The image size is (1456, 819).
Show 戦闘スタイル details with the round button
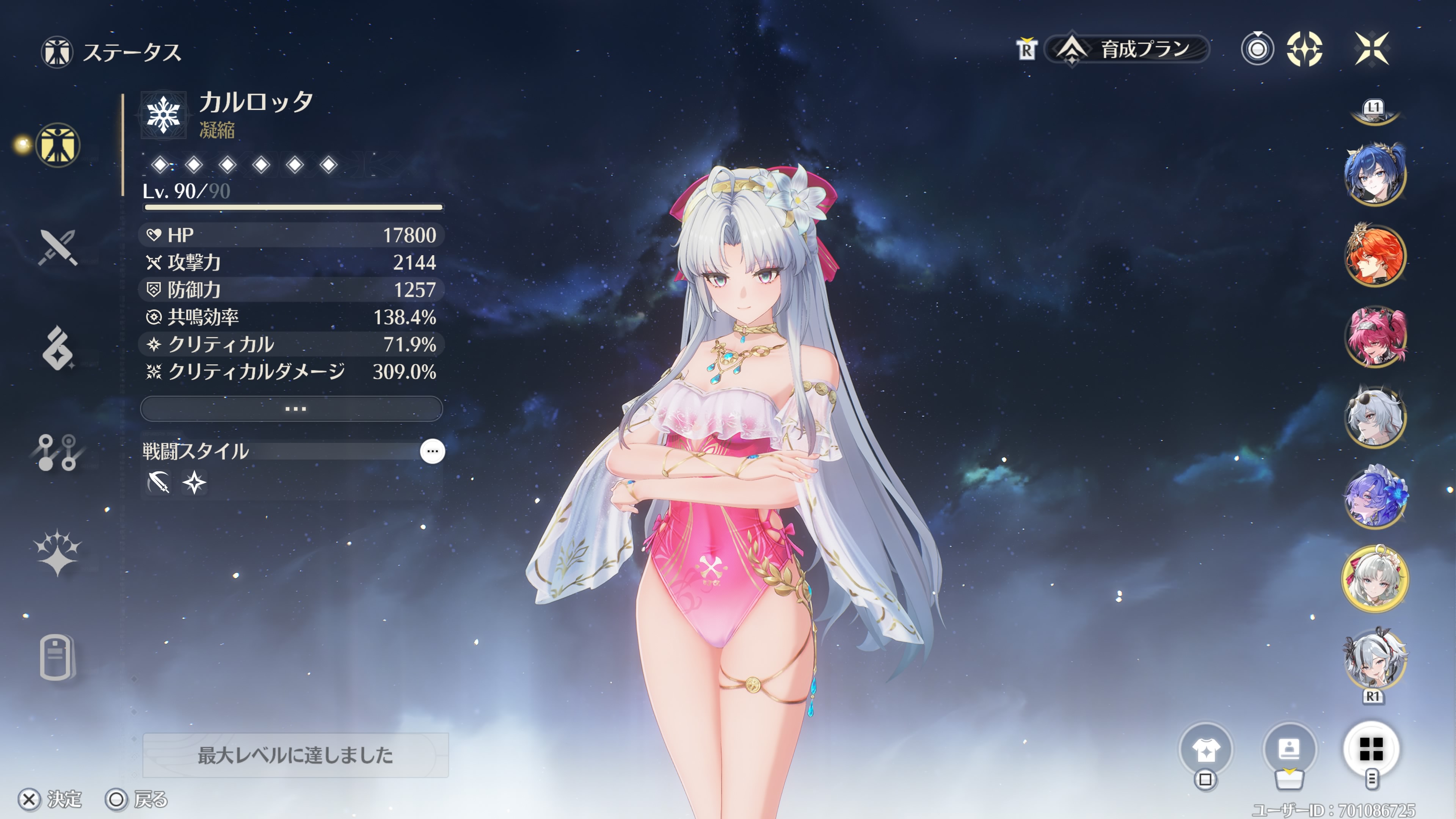pos(432,451)
